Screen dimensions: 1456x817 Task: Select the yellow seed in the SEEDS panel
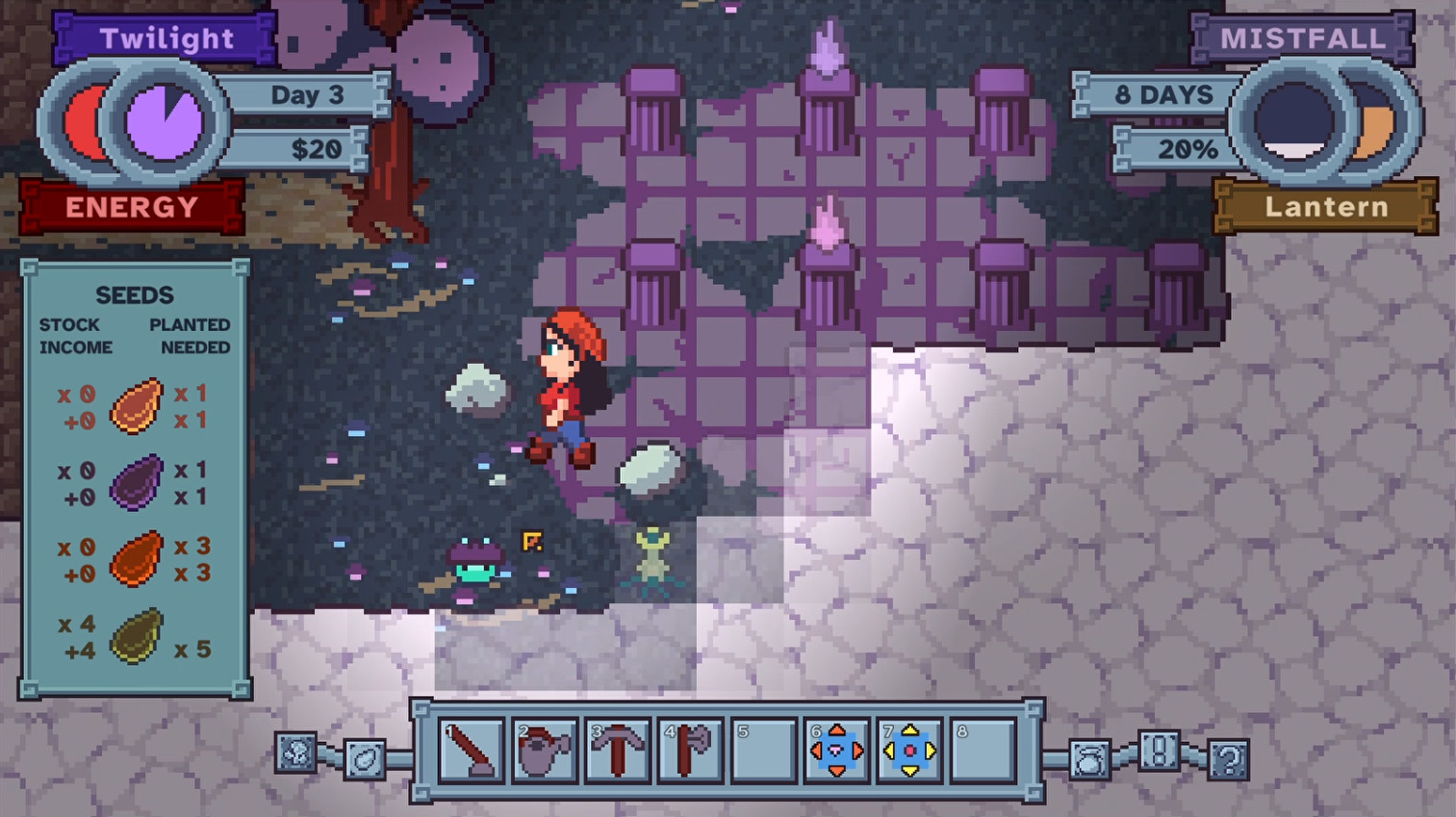click(x=135, y=636)
